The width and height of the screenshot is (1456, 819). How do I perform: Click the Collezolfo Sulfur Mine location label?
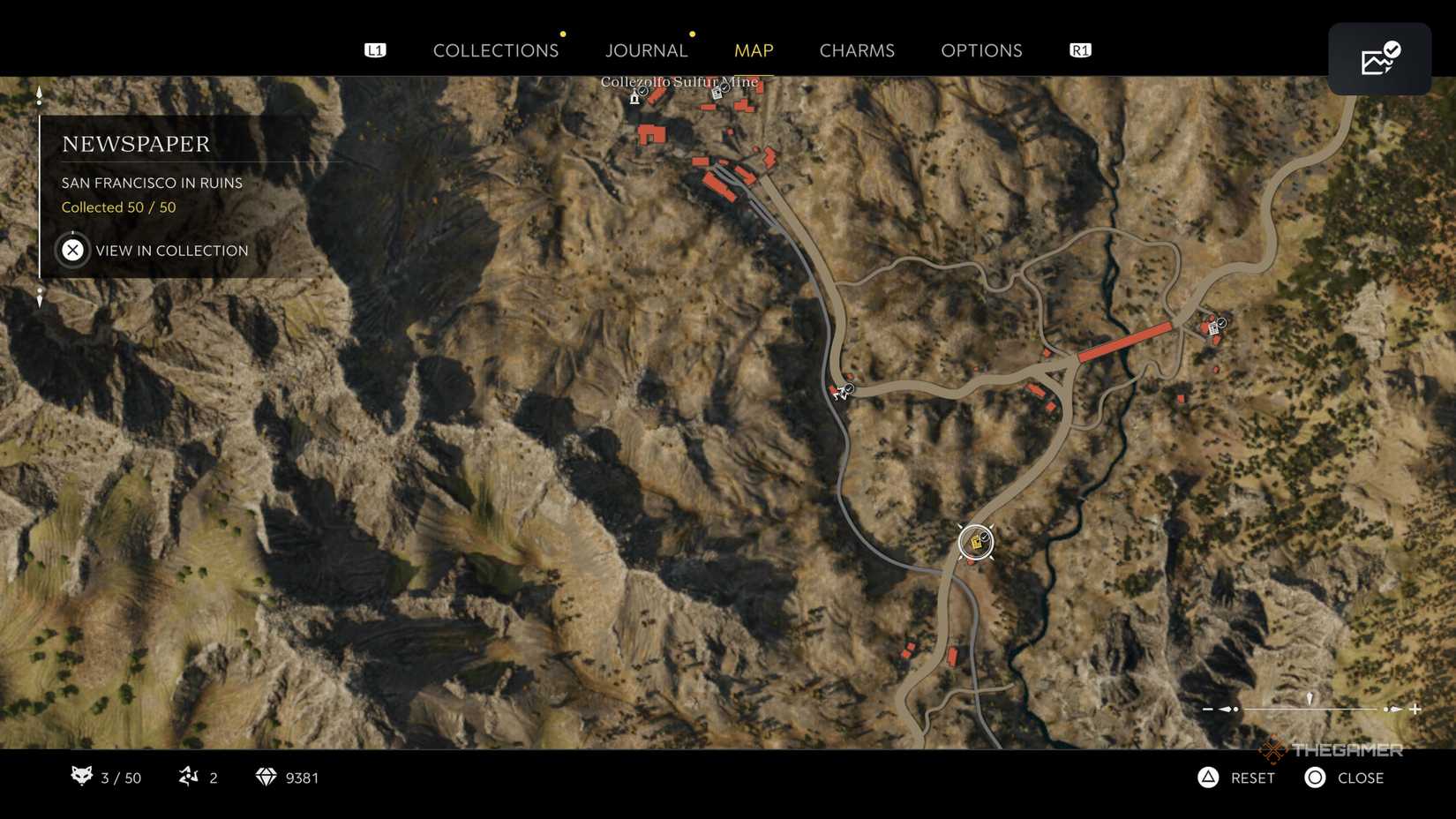pos(678,81)
